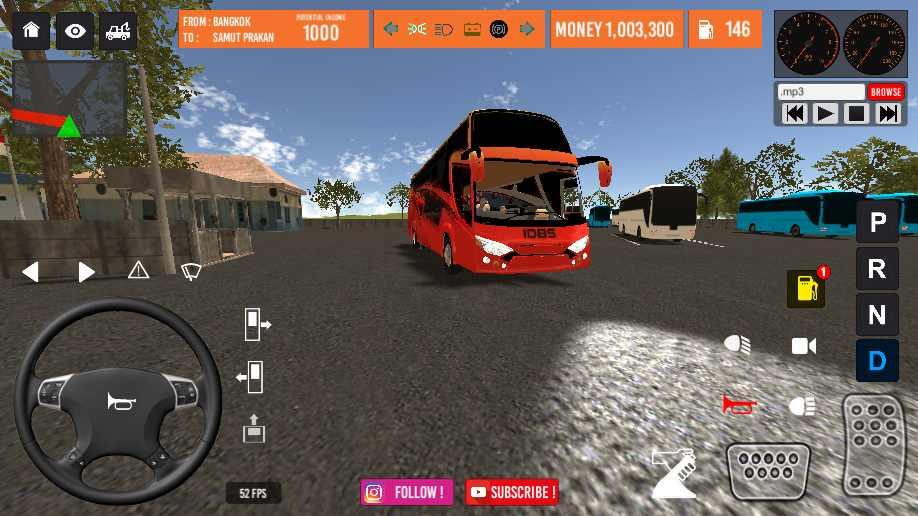Image resolution: width=918 pixels, height=516 pixels.
Task: Shift gear to Reverse
Action: coord(877,268)
